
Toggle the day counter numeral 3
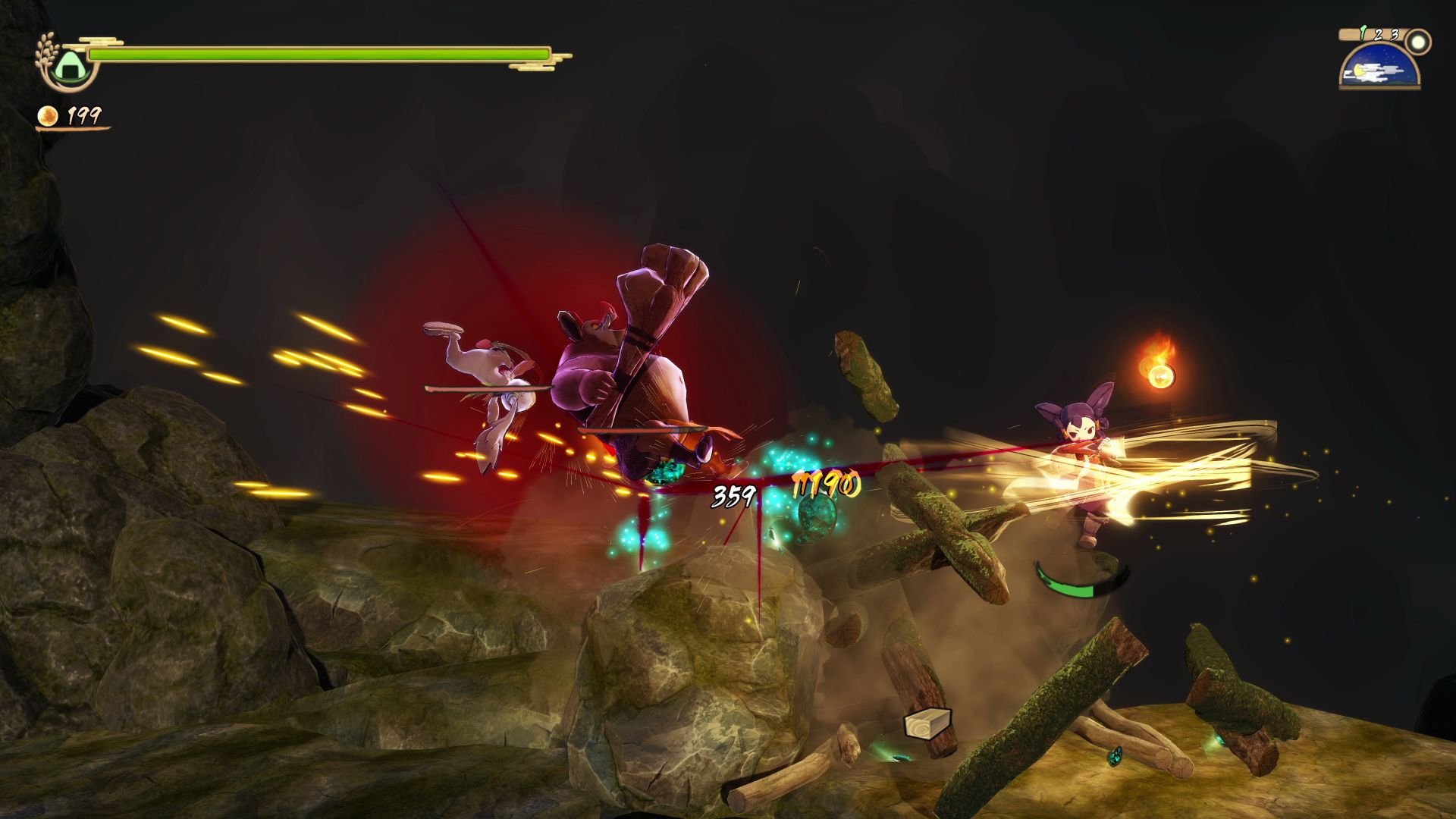pos(1395,35)
